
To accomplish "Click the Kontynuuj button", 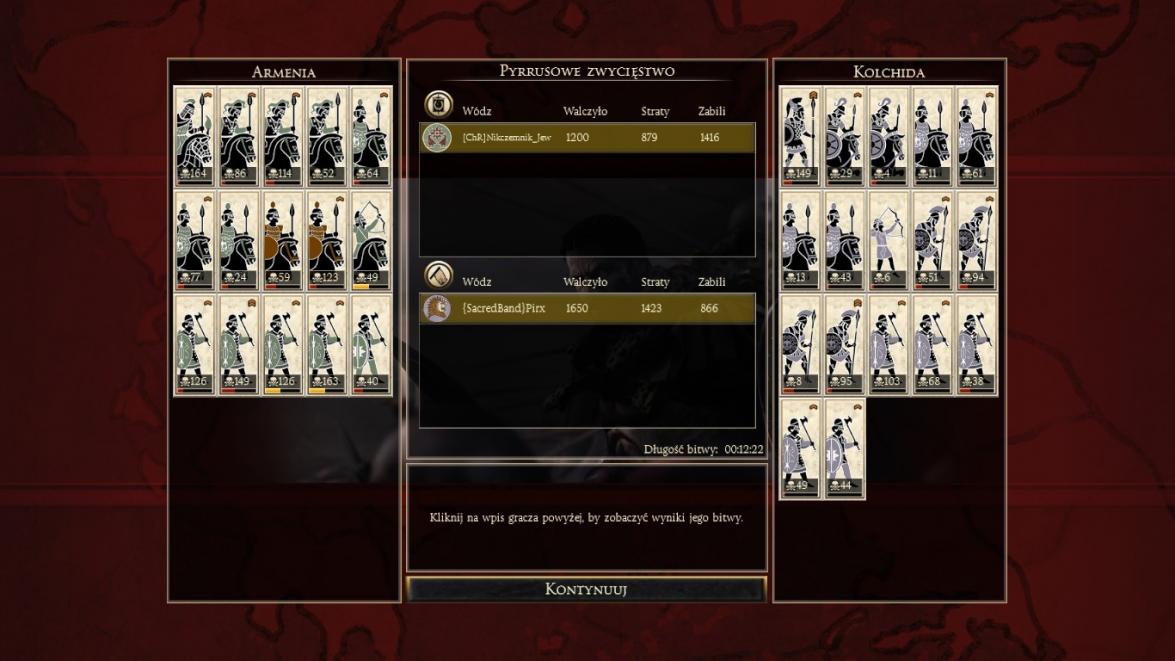I will (586, 589).
